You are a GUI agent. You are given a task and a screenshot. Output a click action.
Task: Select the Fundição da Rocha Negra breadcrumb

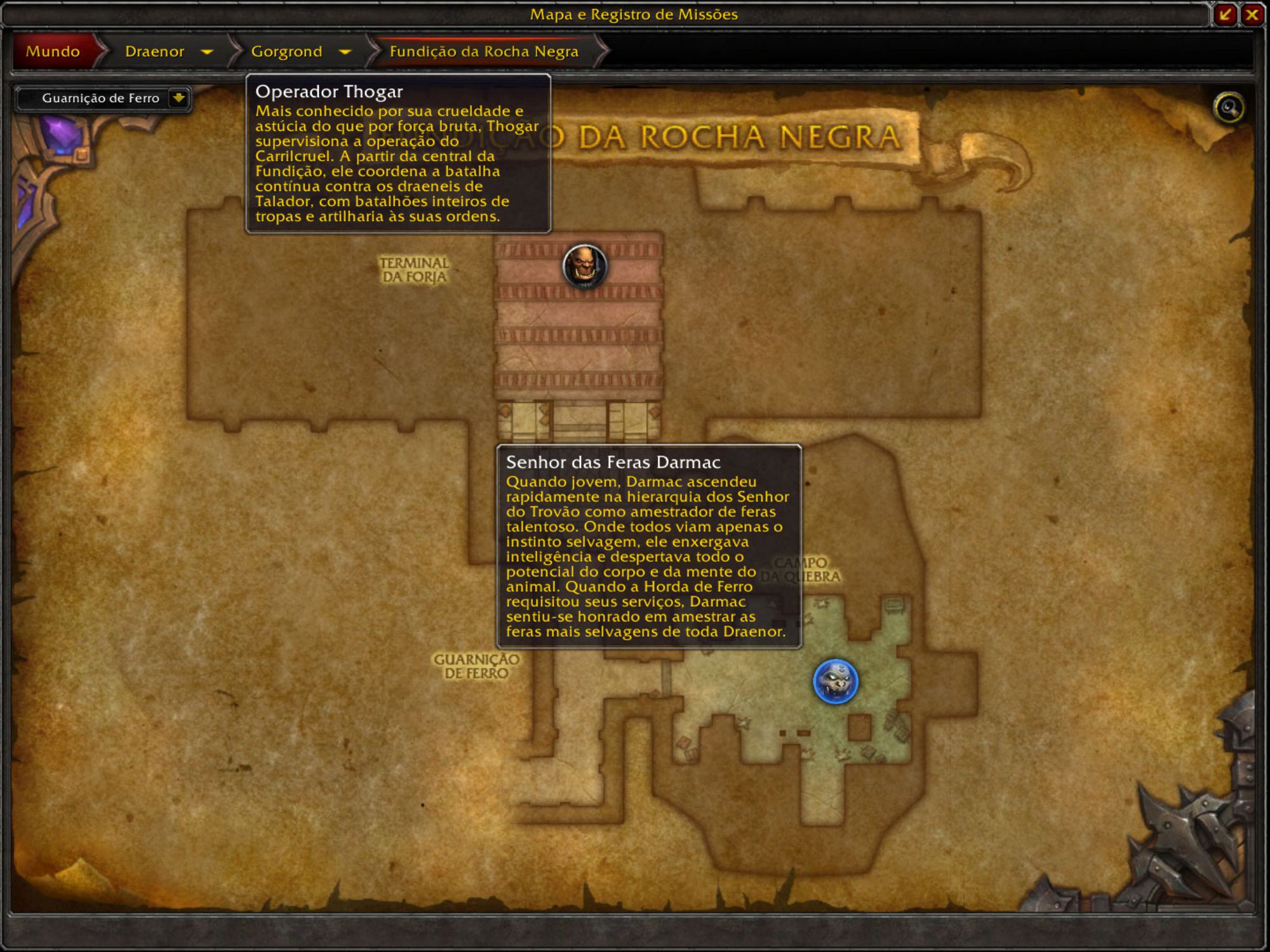(484, 51)
